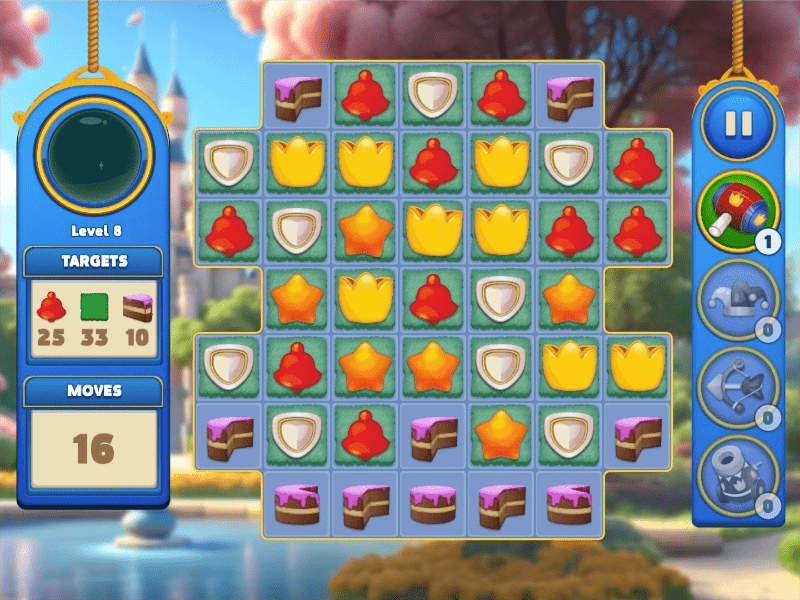Select the orange star between cake and shield

click(500, 435)
